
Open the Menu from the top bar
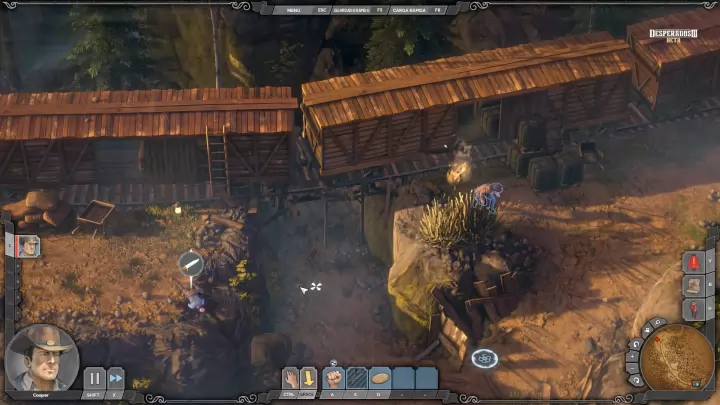click(x=293, y=9)
